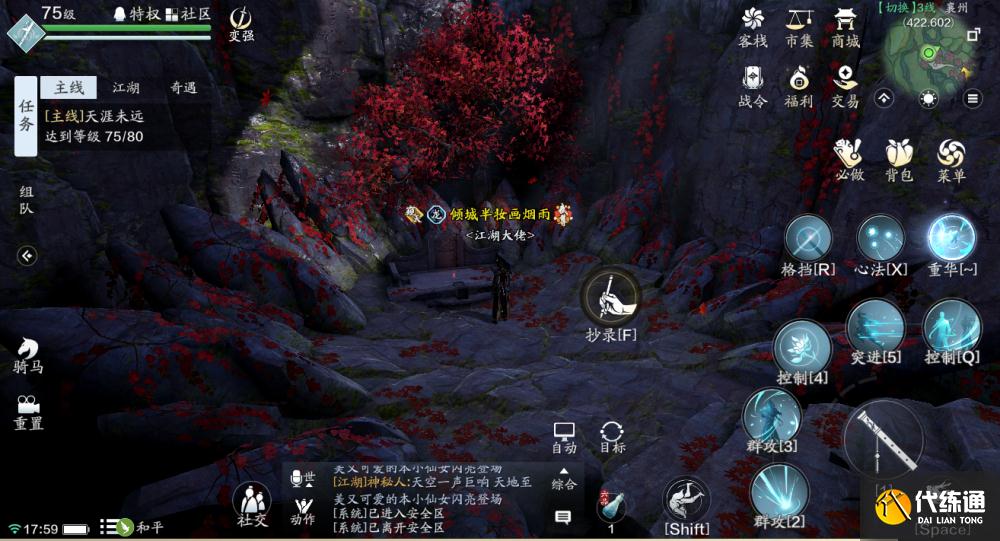Activate the 抄录 transcribe interaction button

611,296
